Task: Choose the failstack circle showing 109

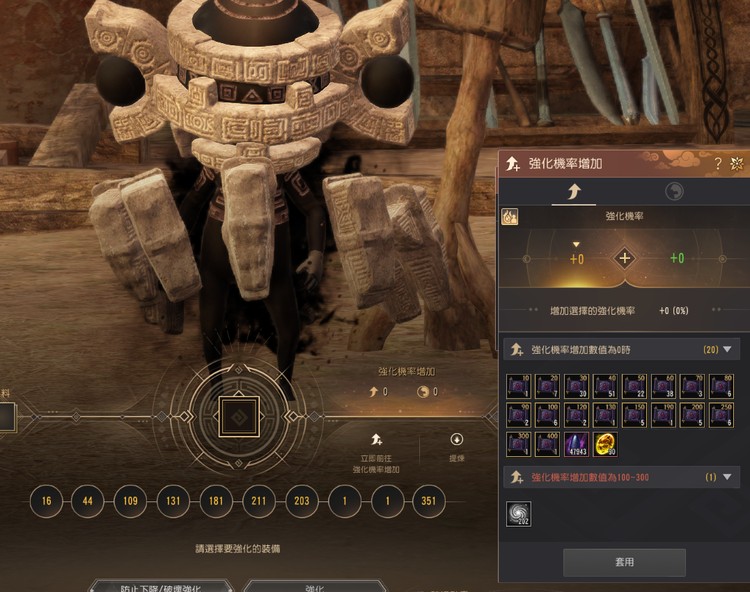Action: tap(130, 501)
